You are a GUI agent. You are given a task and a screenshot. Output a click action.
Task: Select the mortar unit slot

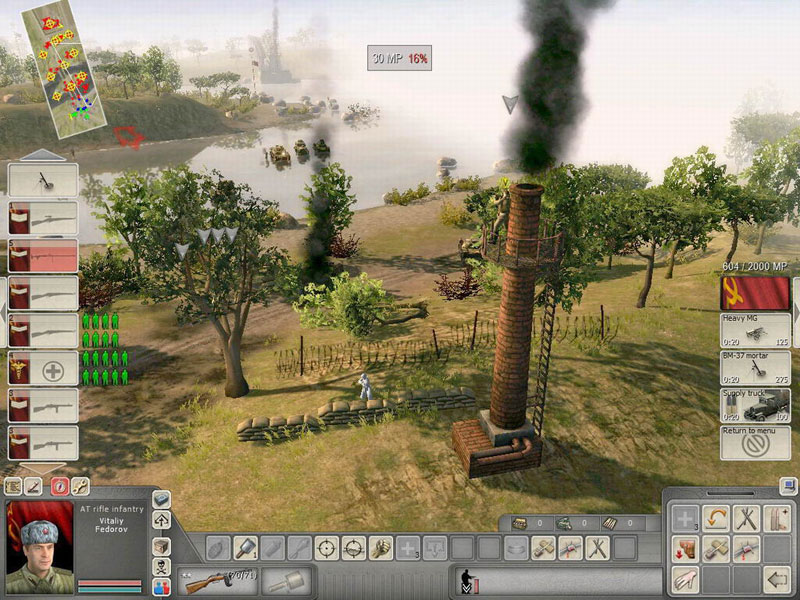(x=43, y=180)
